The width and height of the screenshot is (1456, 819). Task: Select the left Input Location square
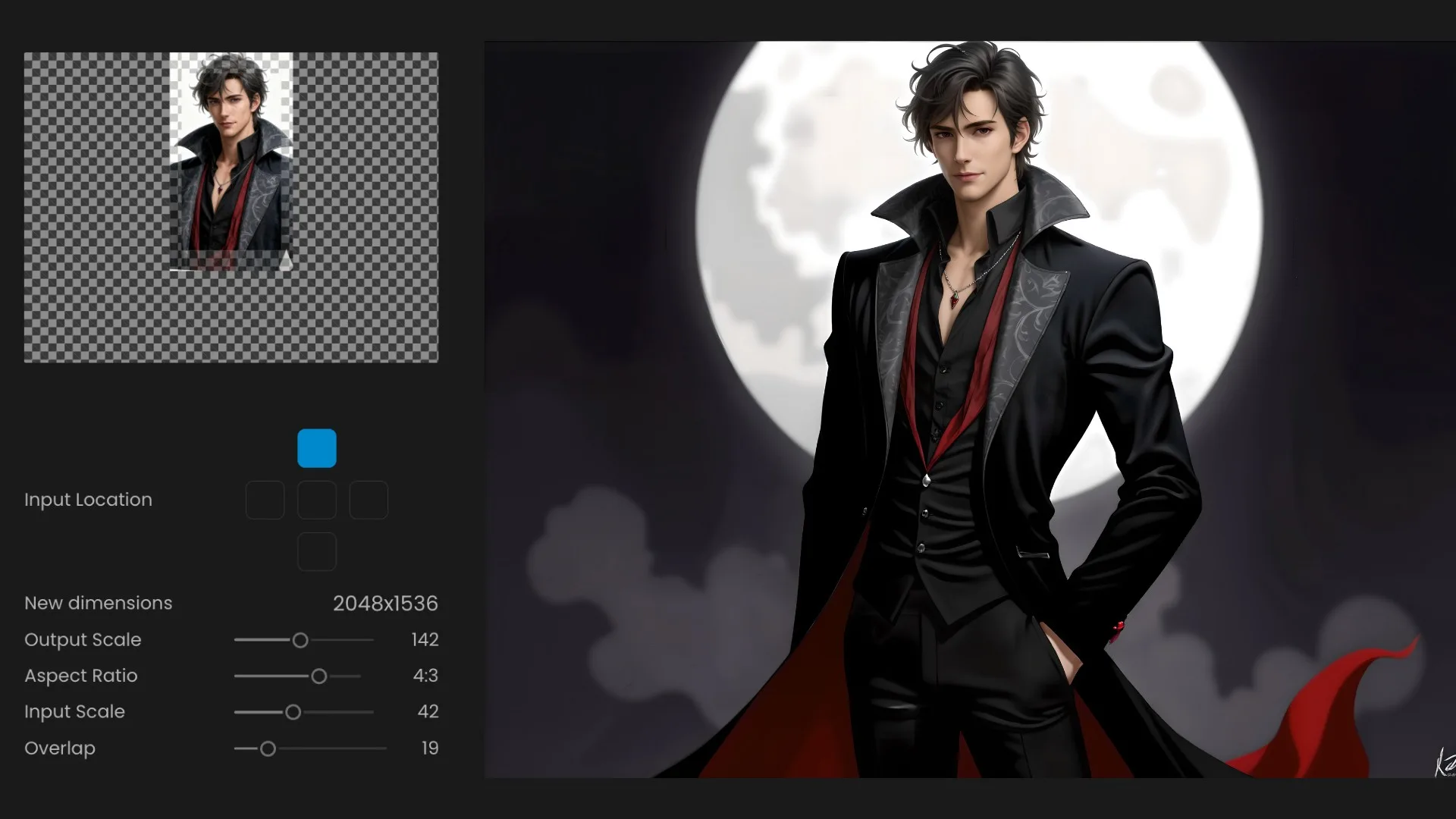coord(265,500)
